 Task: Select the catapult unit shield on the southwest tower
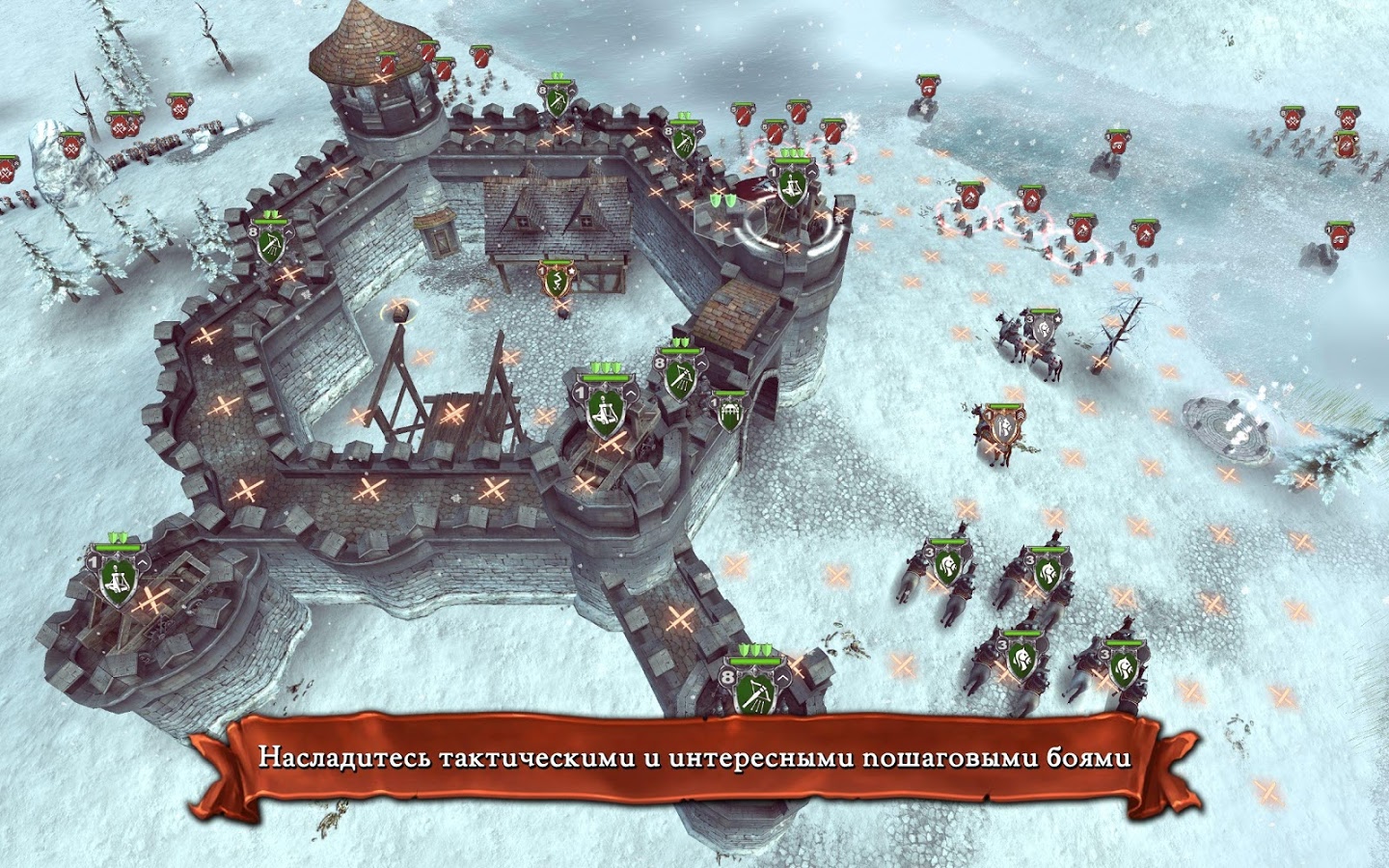point(116,583)
